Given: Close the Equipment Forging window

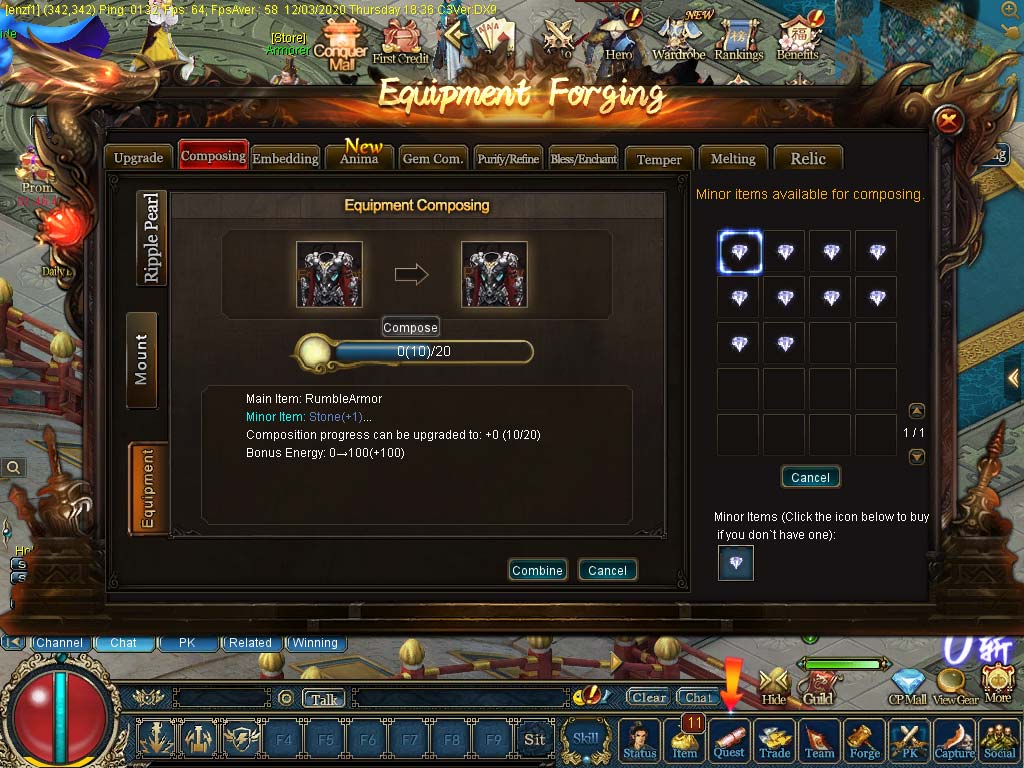Looking at the screenshot, I should [948, 122].
